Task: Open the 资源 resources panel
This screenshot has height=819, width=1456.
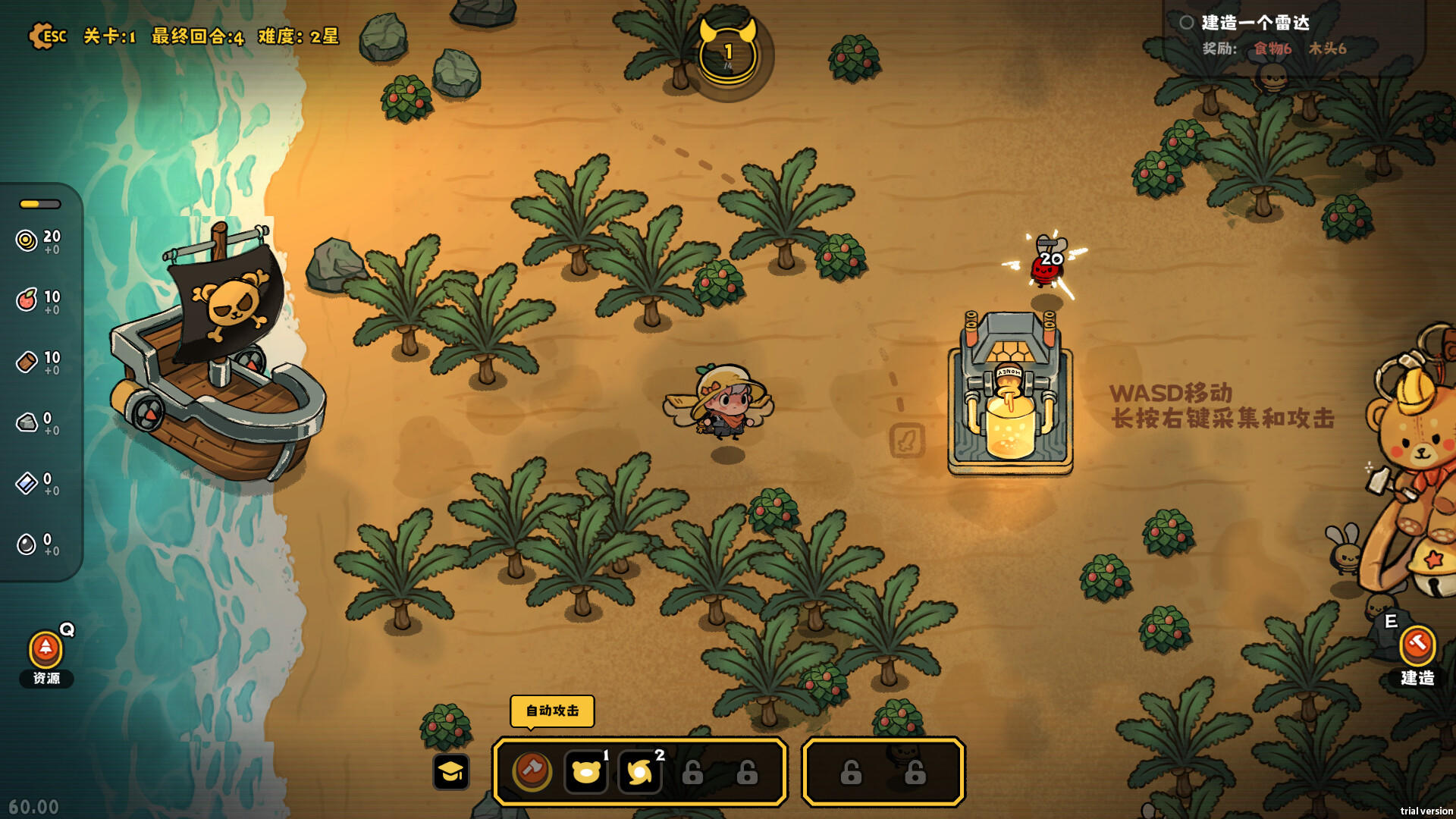Action: point(45,650)
